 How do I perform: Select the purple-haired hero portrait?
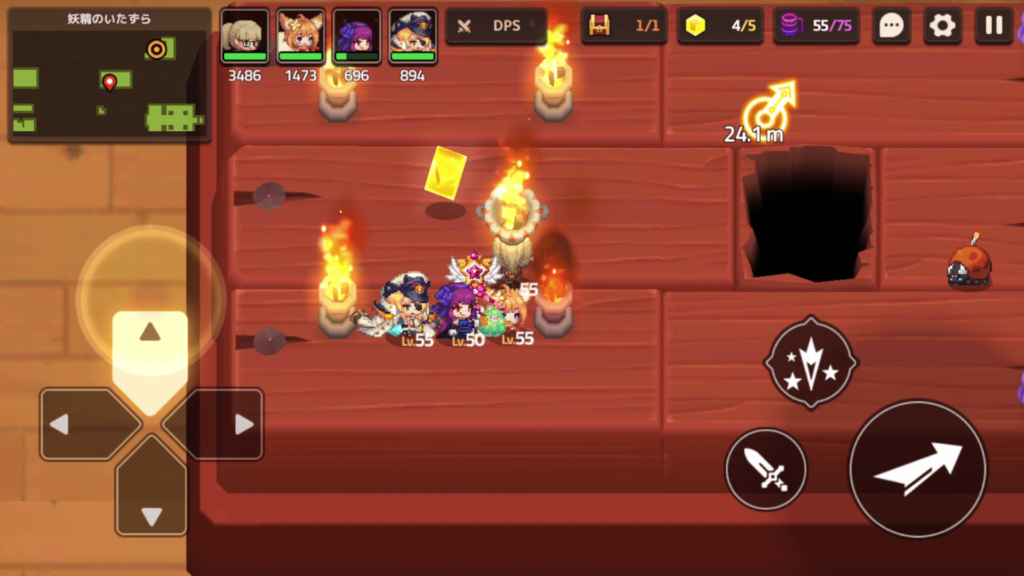click(x=357, y=37)
